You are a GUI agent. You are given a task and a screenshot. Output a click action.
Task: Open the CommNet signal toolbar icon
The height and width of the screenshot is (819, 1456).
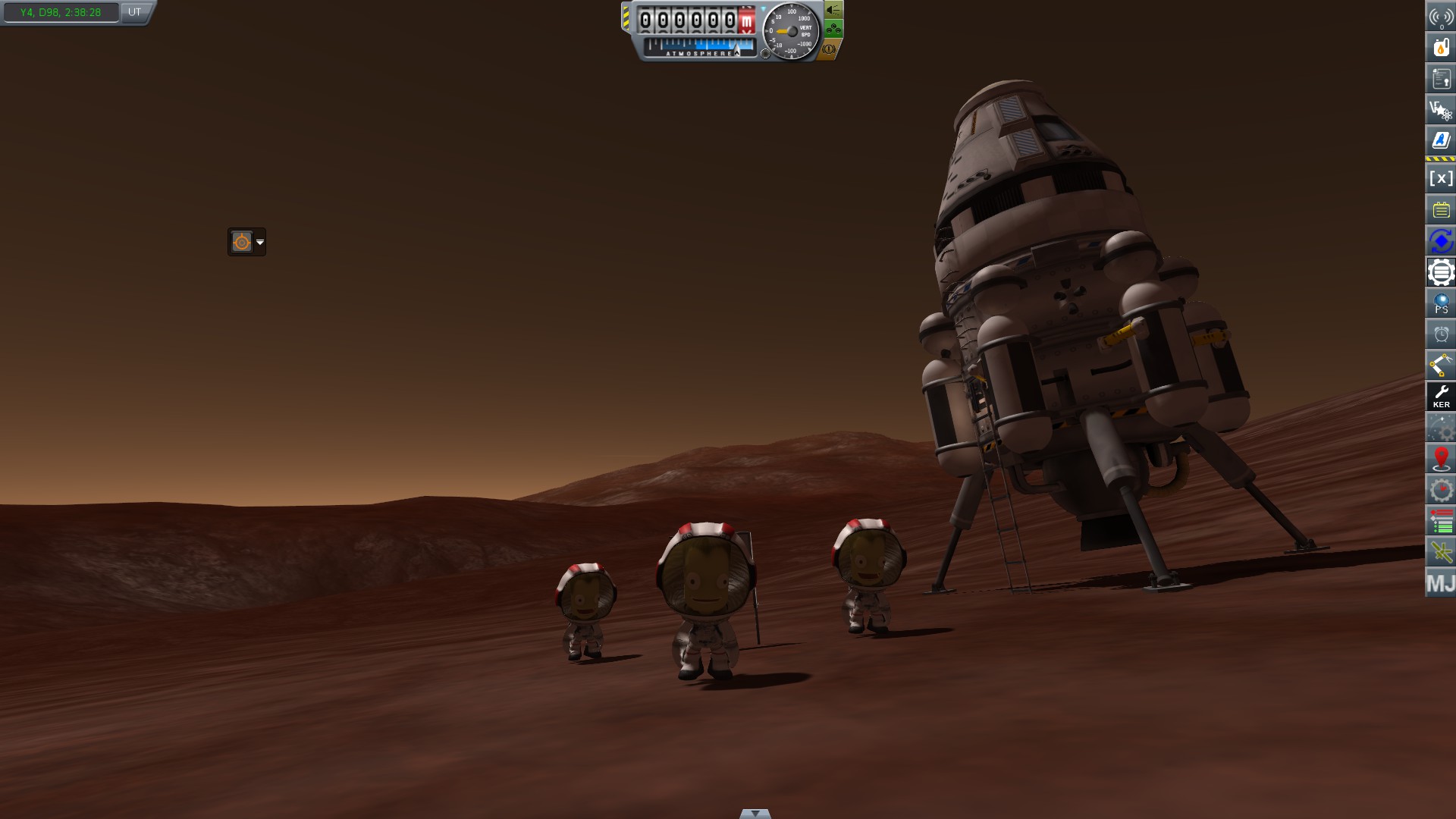tap(1441, 17)
